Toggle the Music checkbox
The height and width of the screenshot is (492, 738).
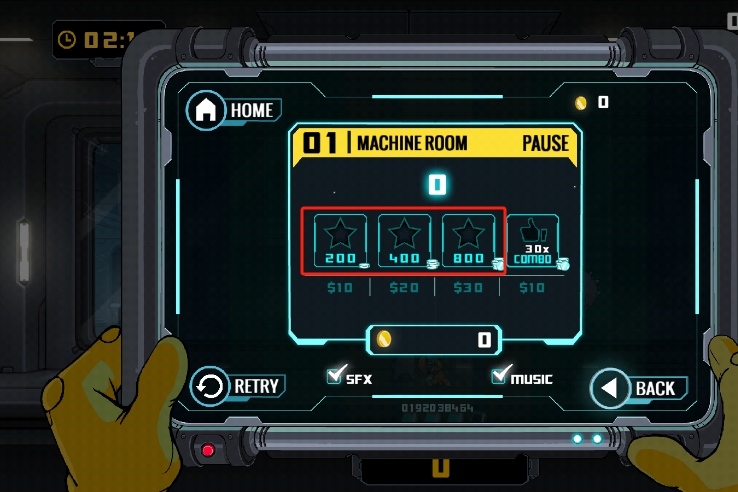(501, 376)
